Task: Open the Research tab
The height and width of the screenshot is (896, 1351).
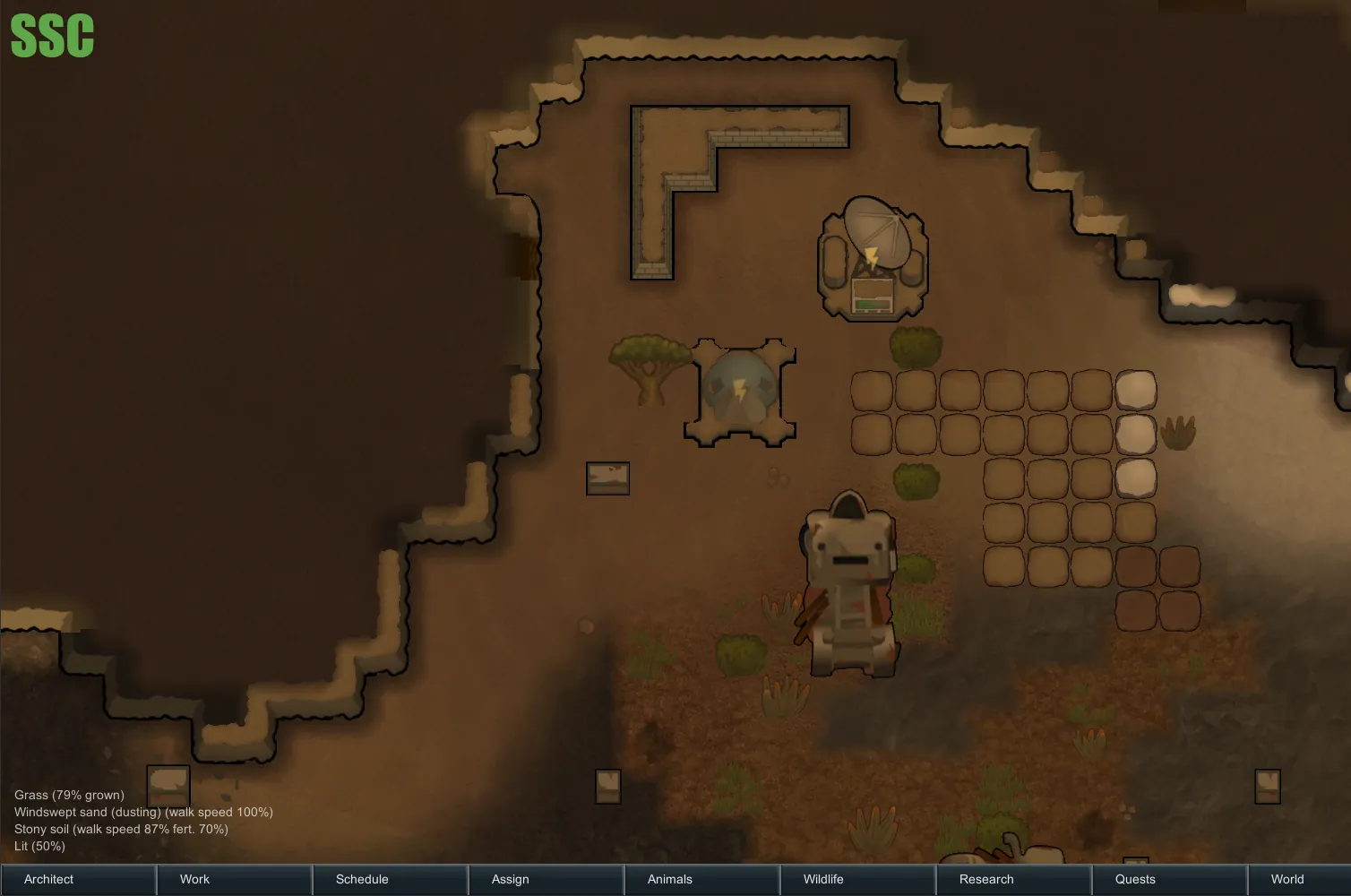Action: point(1013,880)
